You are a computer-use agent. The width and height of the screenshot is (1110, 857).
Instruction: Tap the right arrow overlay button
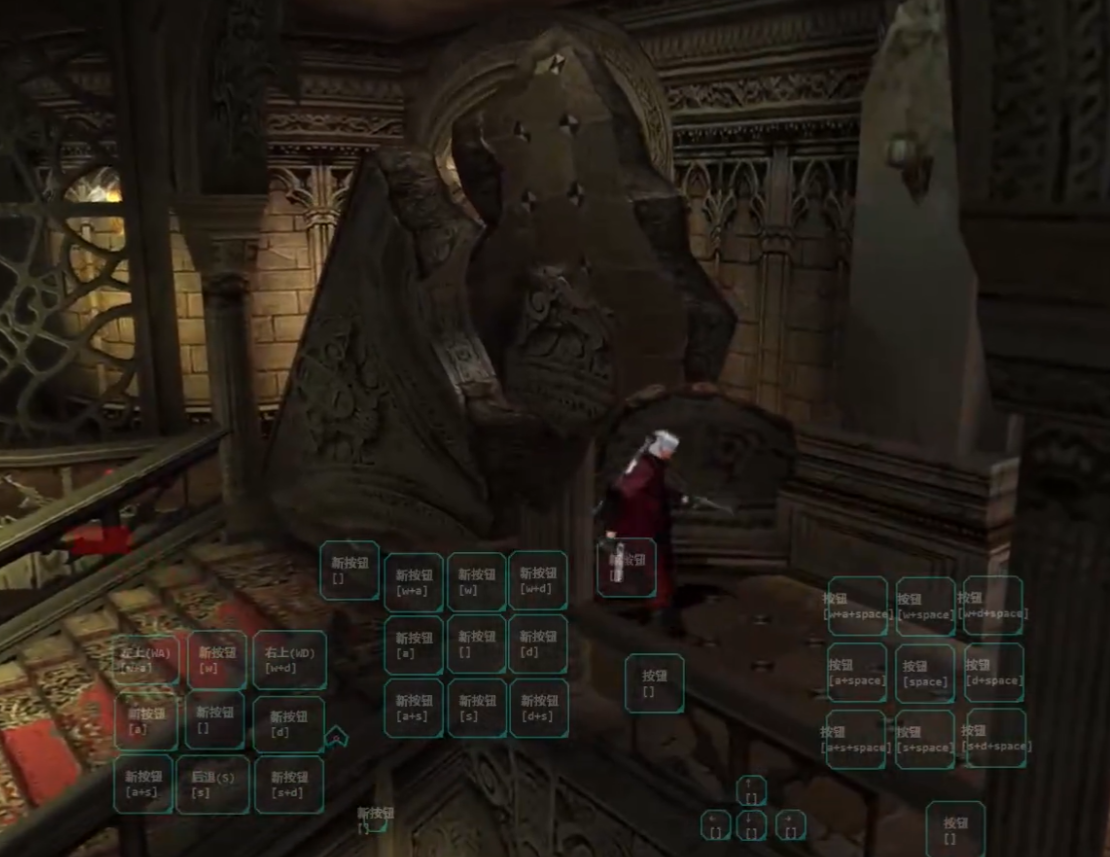click(790, 825)
